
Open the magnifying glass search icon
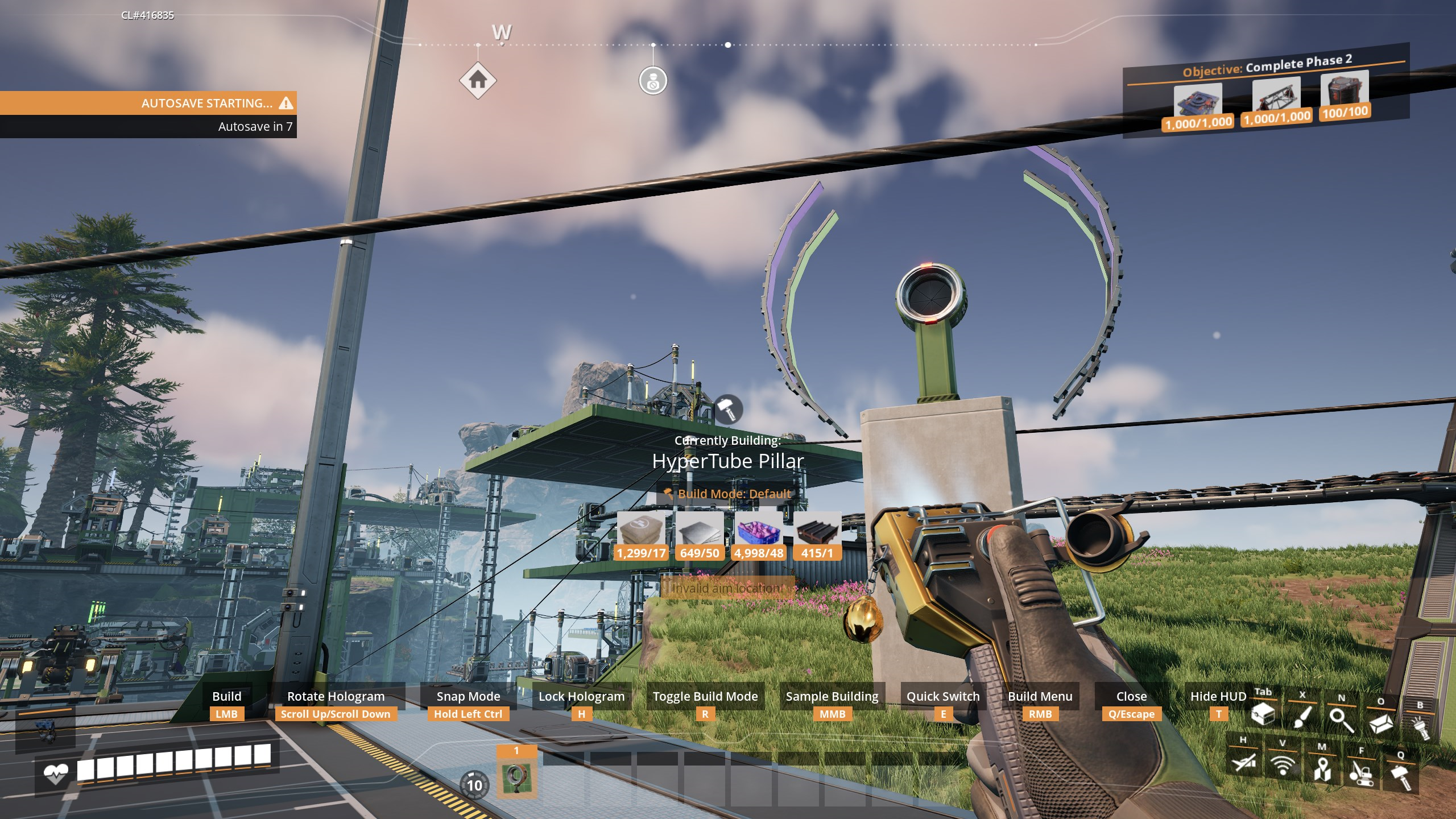(x=1342, y=720)
